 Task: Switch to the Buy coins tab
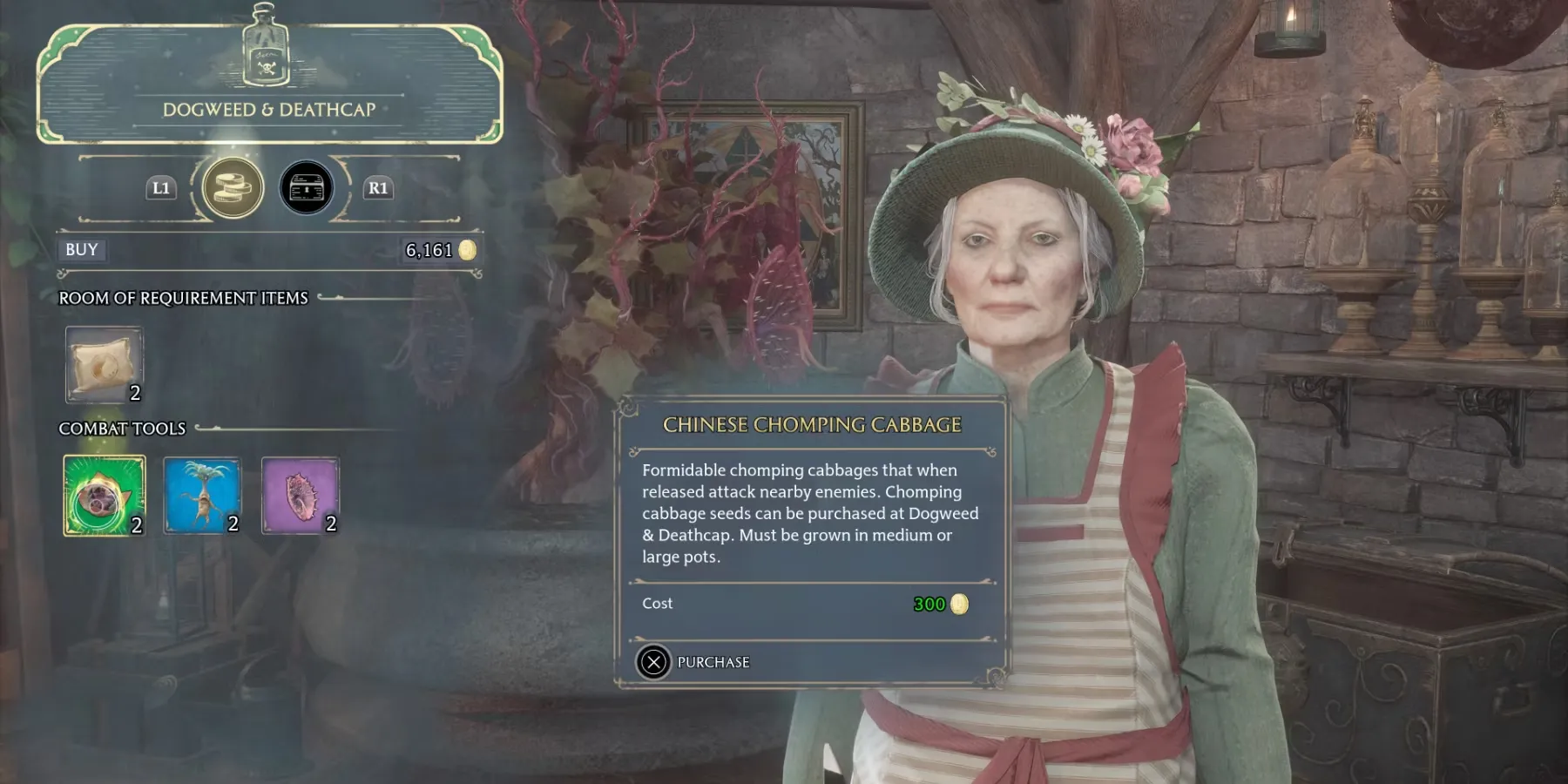[233, 187]
